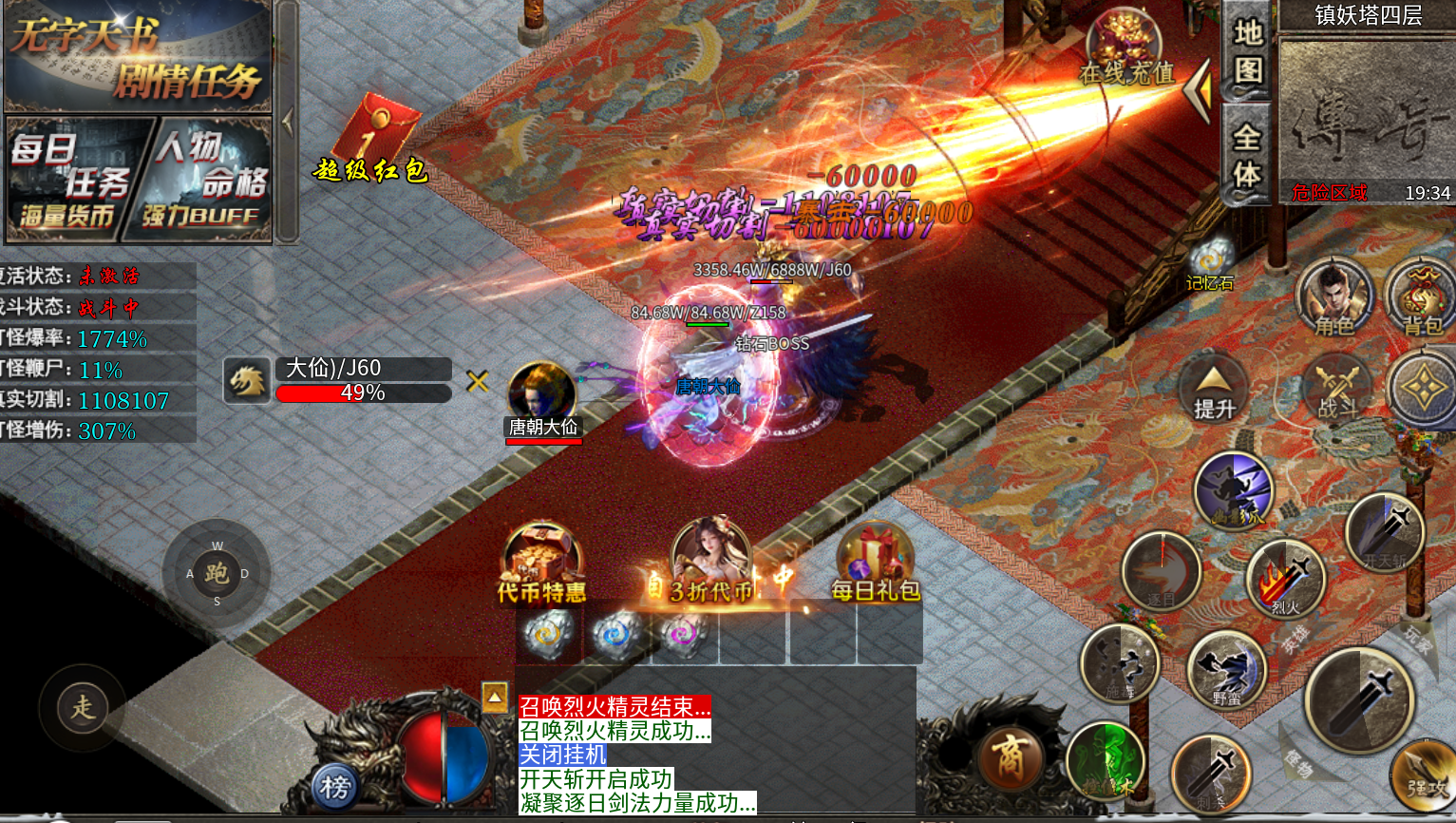Open the 角色 character sheet
This screenshot has width=1456, height=823.
(1334, 295)
